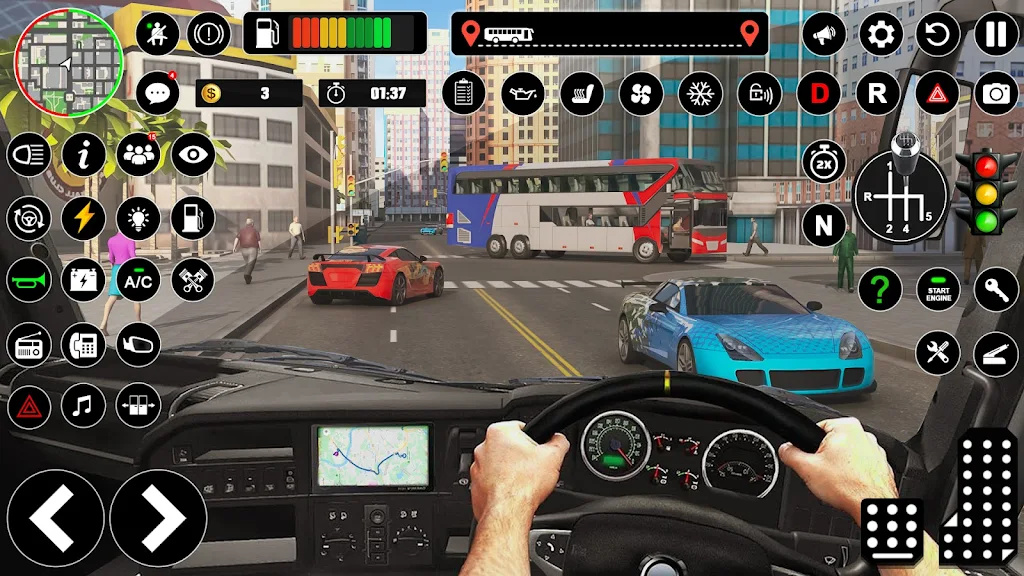This screenshot has height=576, width=1024.
Task: Shift into Reverse with the R button
Action: pos(877,94)
